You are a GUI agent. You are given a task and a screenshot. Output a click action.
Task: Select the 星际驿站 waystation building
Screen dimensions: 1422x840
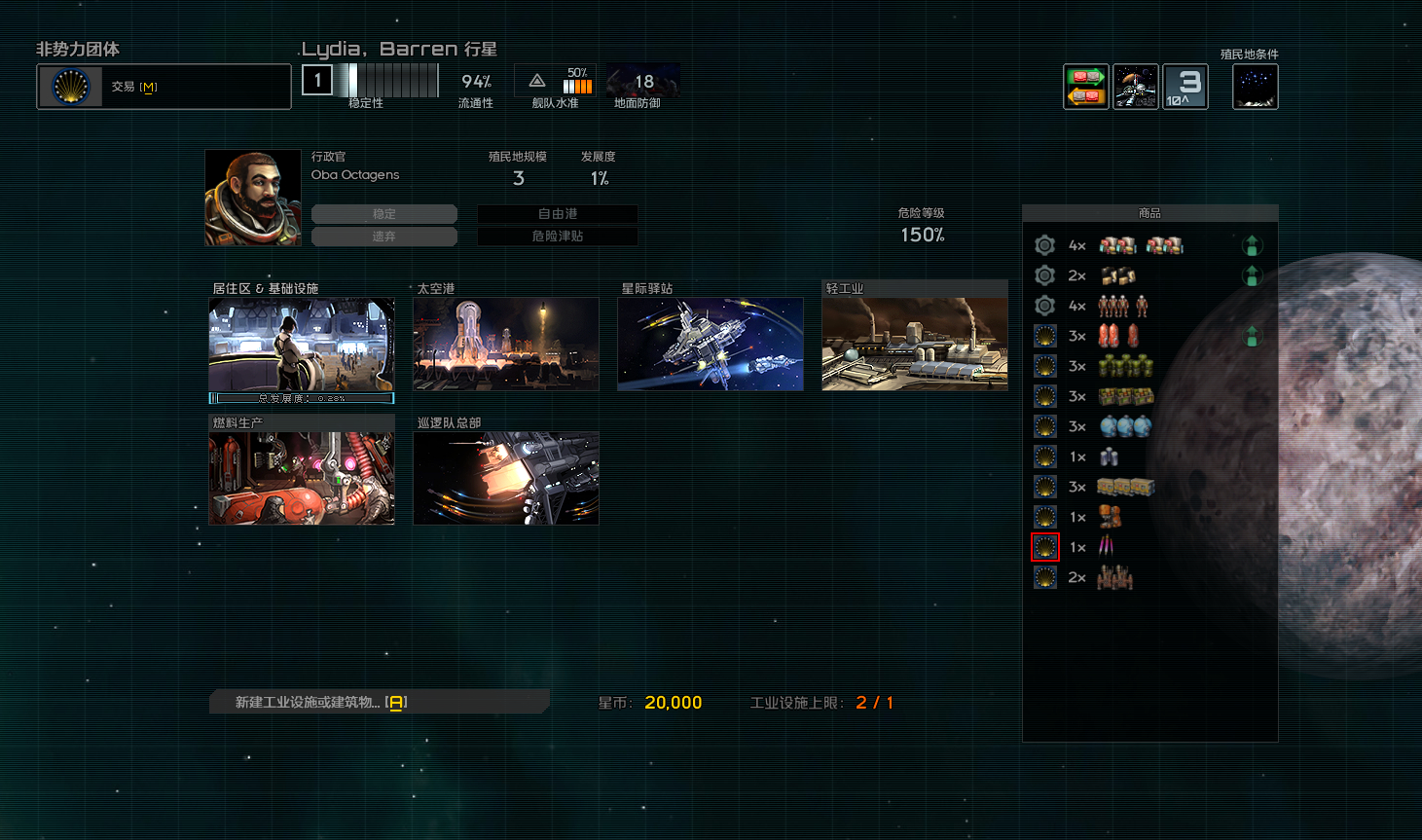(711, 345)
